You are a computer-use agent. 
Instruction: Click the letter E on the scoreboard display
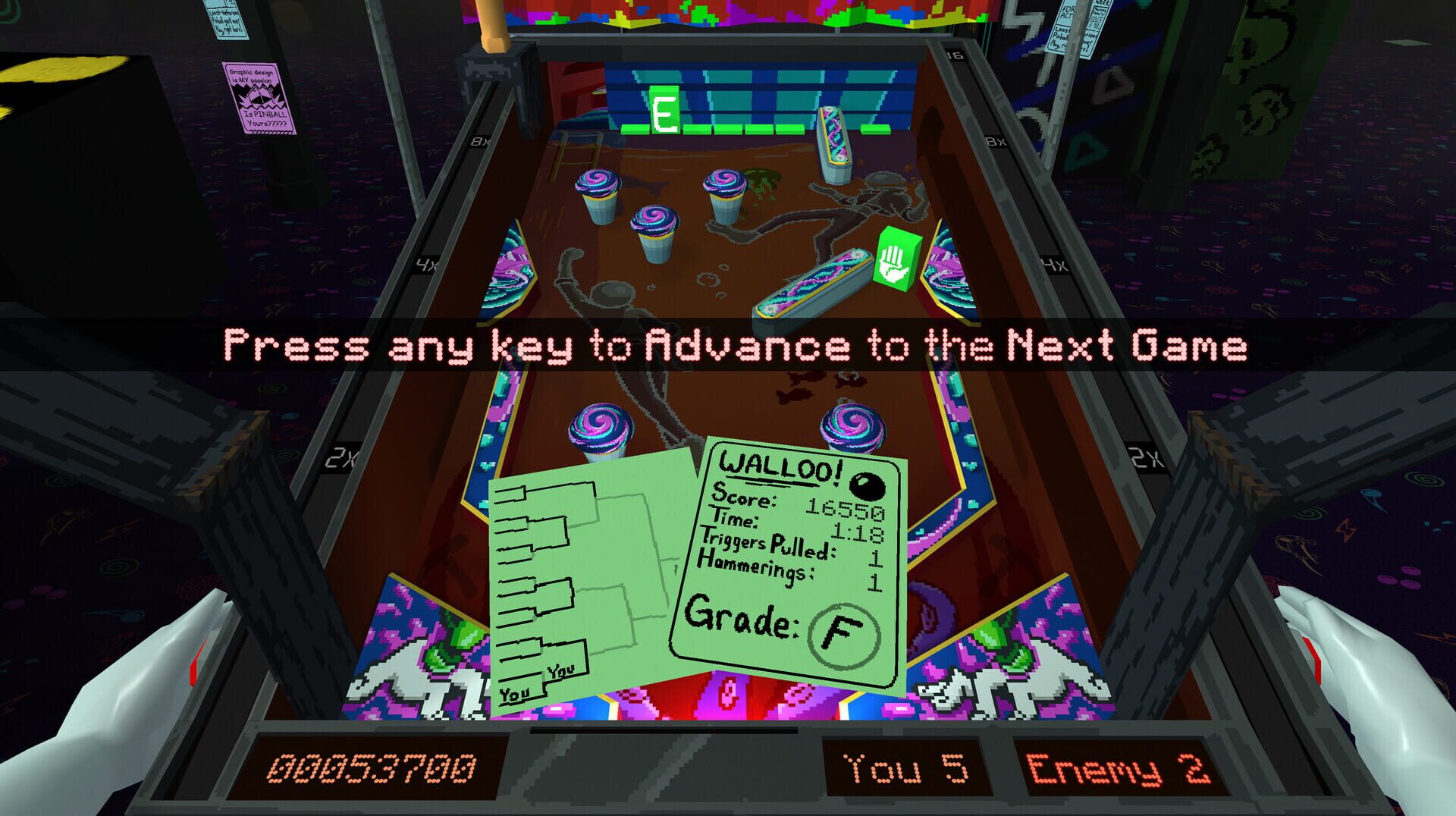pos(666,108)
